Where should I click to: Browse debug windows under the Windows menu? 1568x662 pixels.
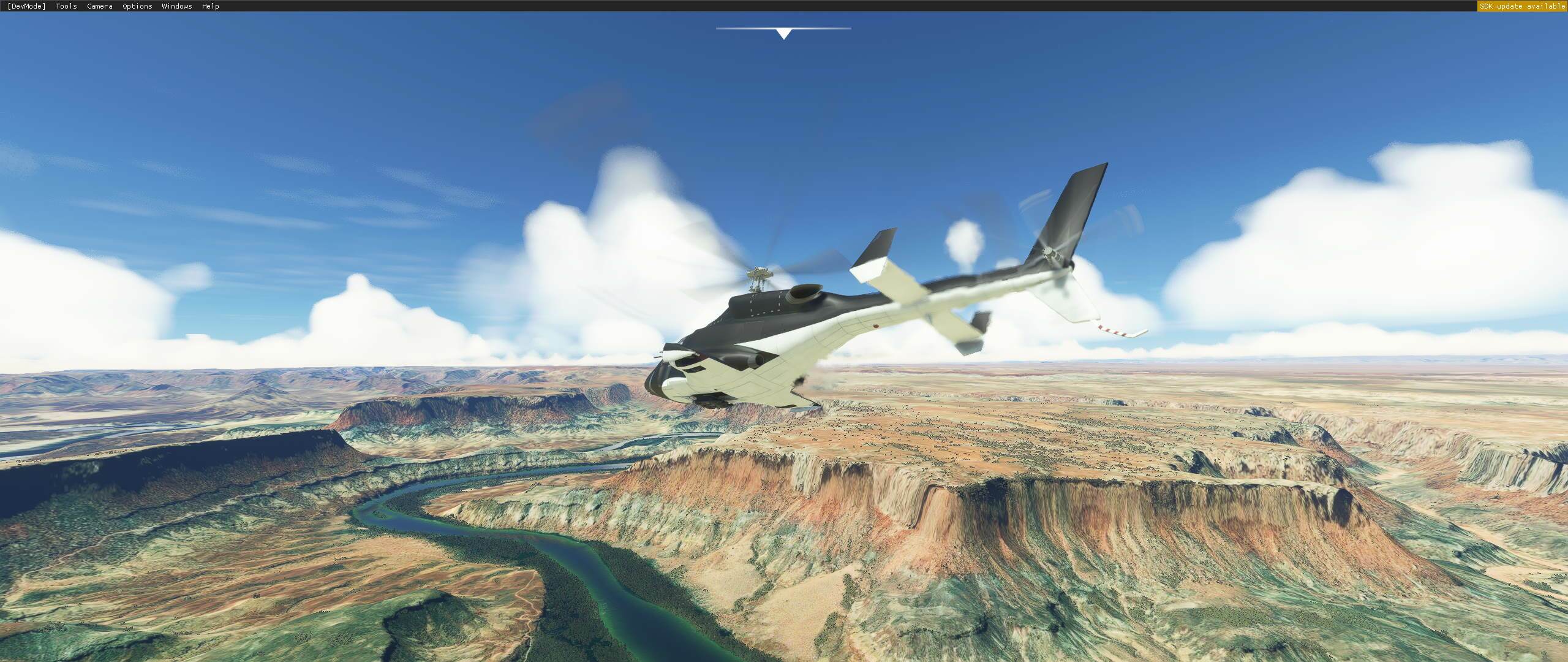click(176, 6)
